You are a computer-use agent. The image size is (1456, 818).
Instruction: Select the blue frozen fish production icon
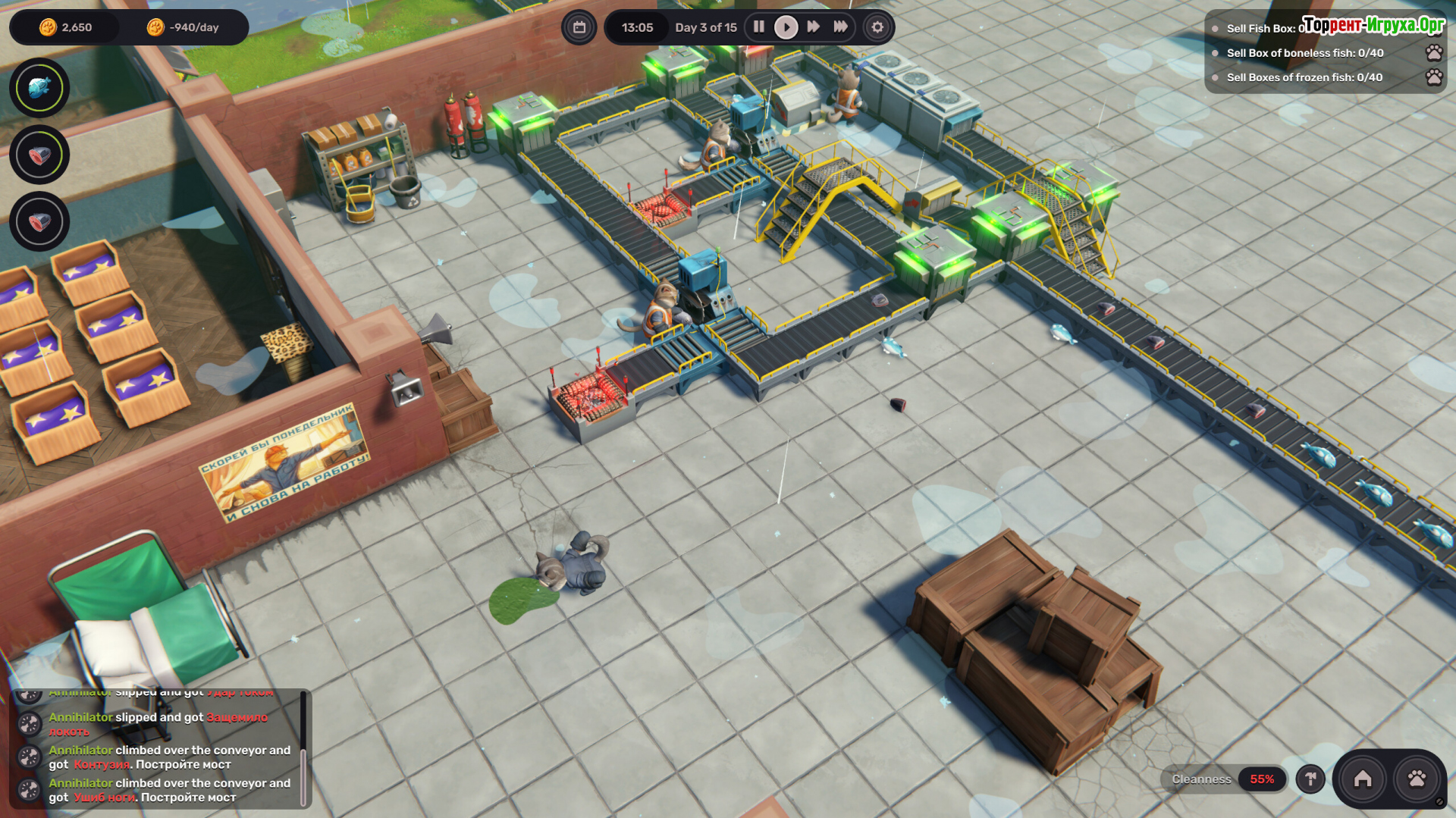[x=39, y=88]
